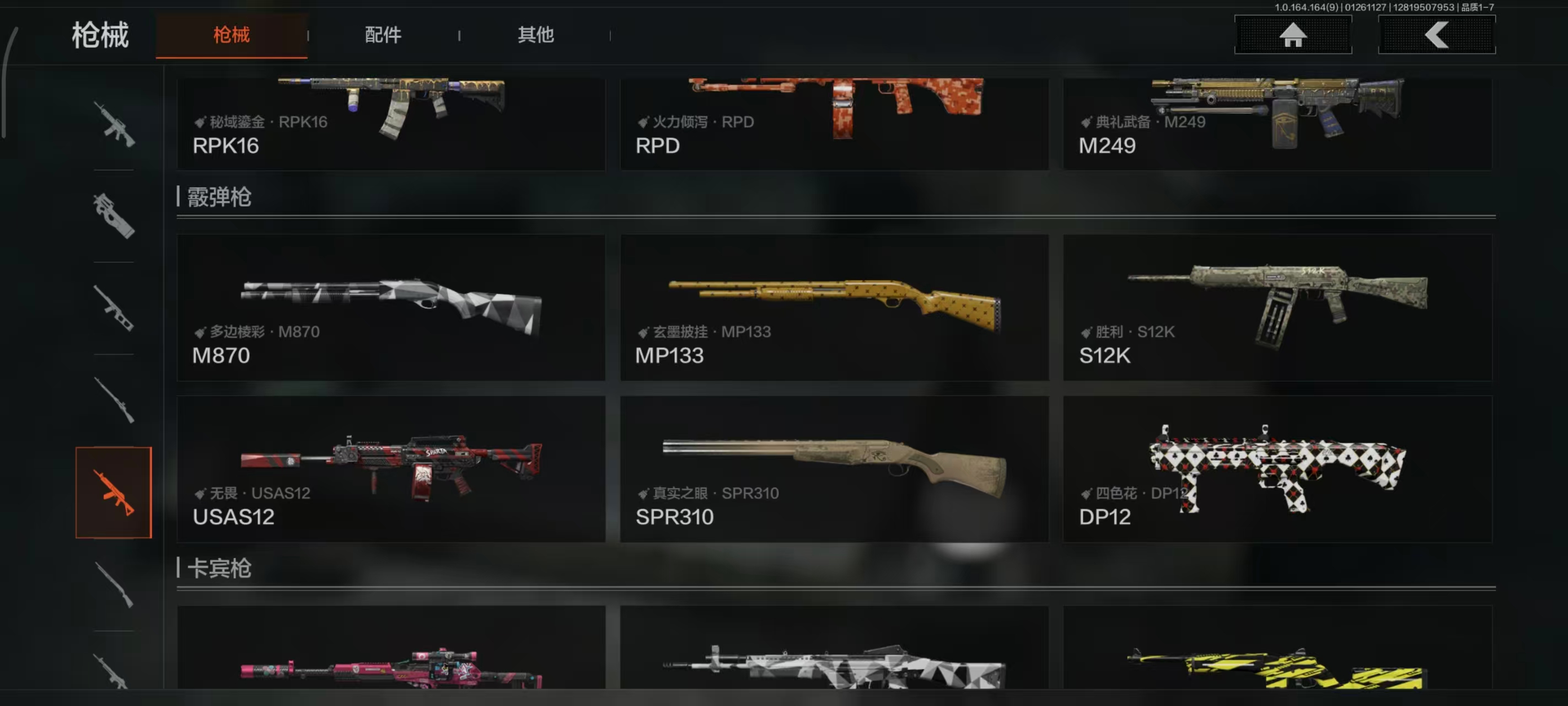Switch to the 枪械 tab
The width and height of the screenshot is (1568, 706).
coord(232,35)
